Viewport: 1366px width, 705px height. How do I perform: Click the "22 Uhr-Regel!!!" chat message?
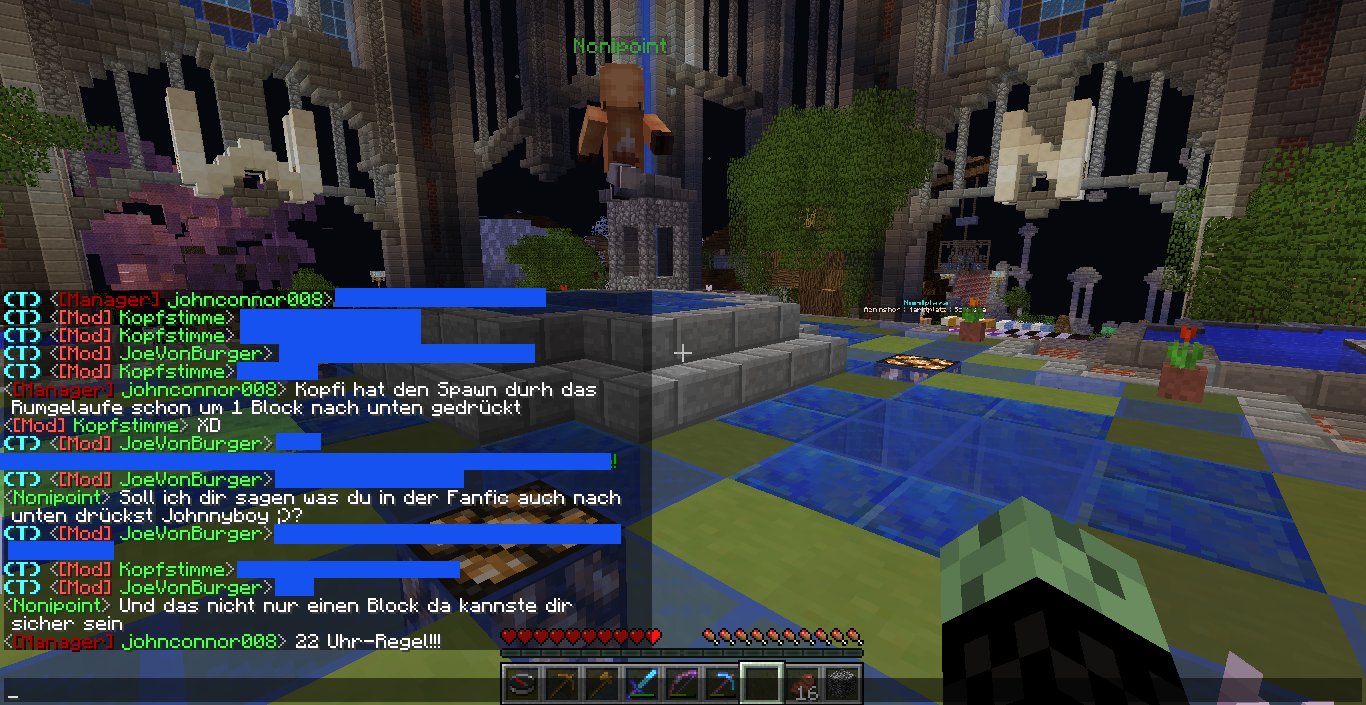(369, 641)
